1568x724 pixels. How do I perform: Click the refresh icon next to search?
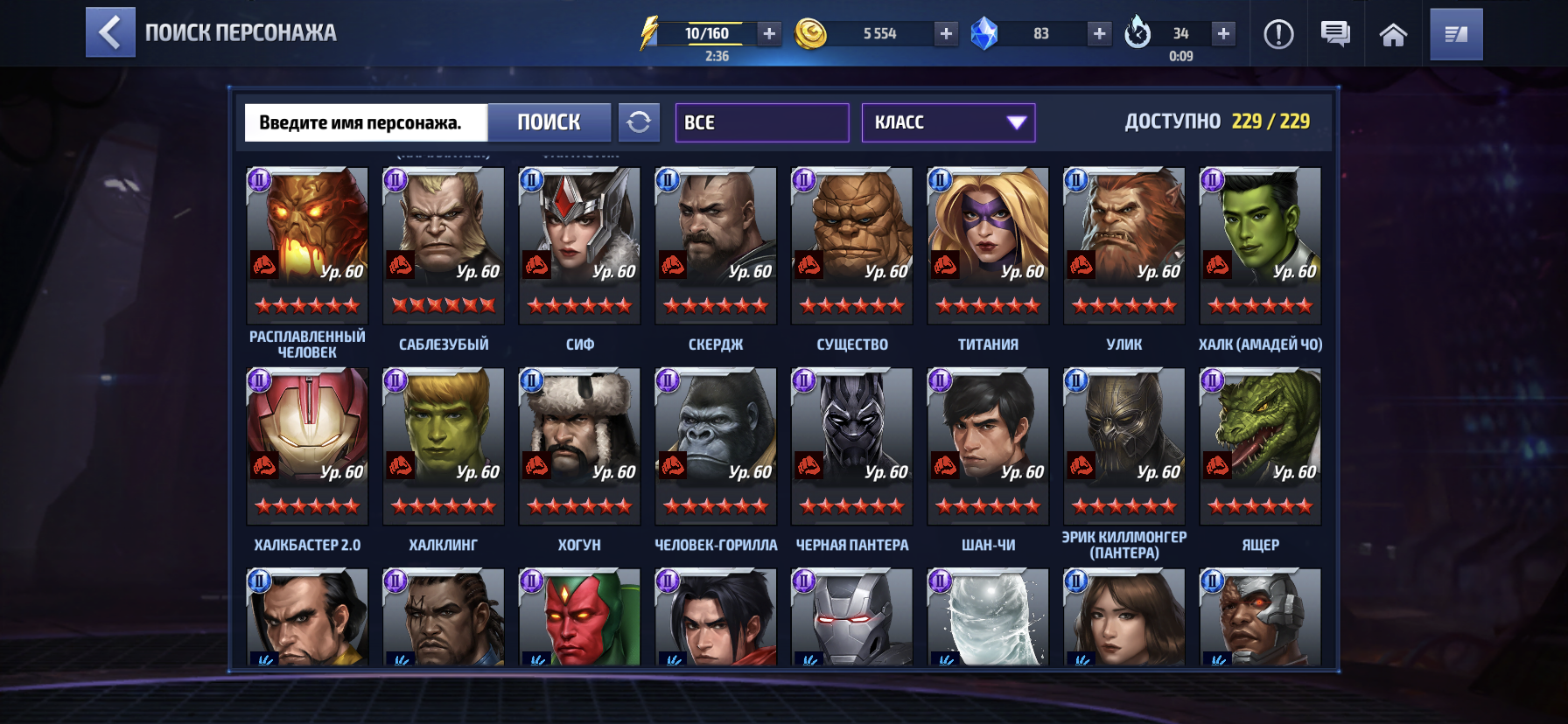click(x=640, y=122)
